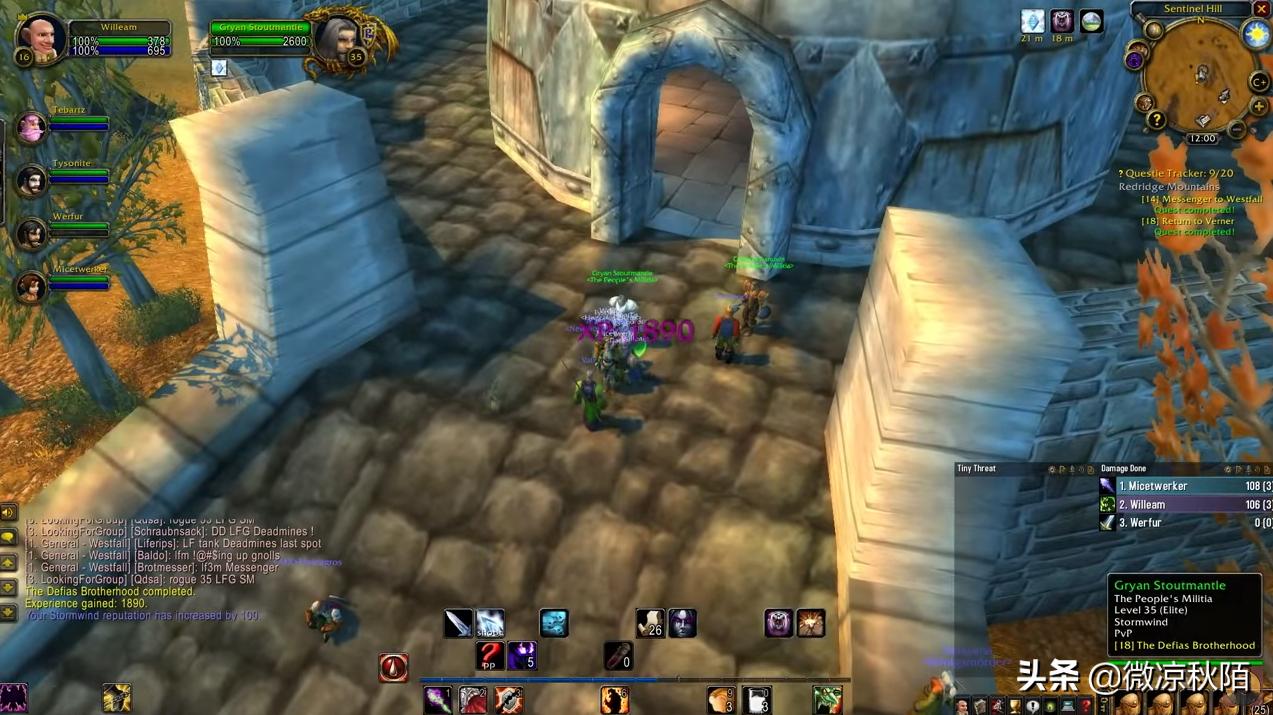Open the Questie yellow question mark button
The width and height of the screenshot is (1273, 715).
(x=1156, y=120)
